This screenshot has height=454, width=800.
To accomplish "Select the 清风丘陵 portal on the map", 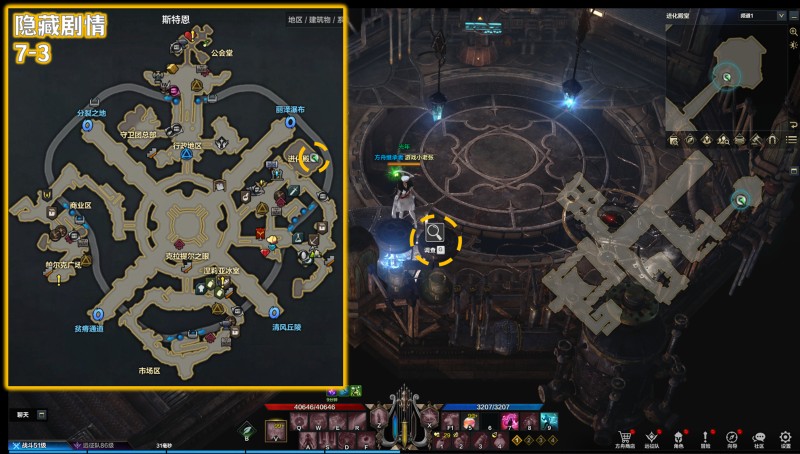I will [277, 313].
